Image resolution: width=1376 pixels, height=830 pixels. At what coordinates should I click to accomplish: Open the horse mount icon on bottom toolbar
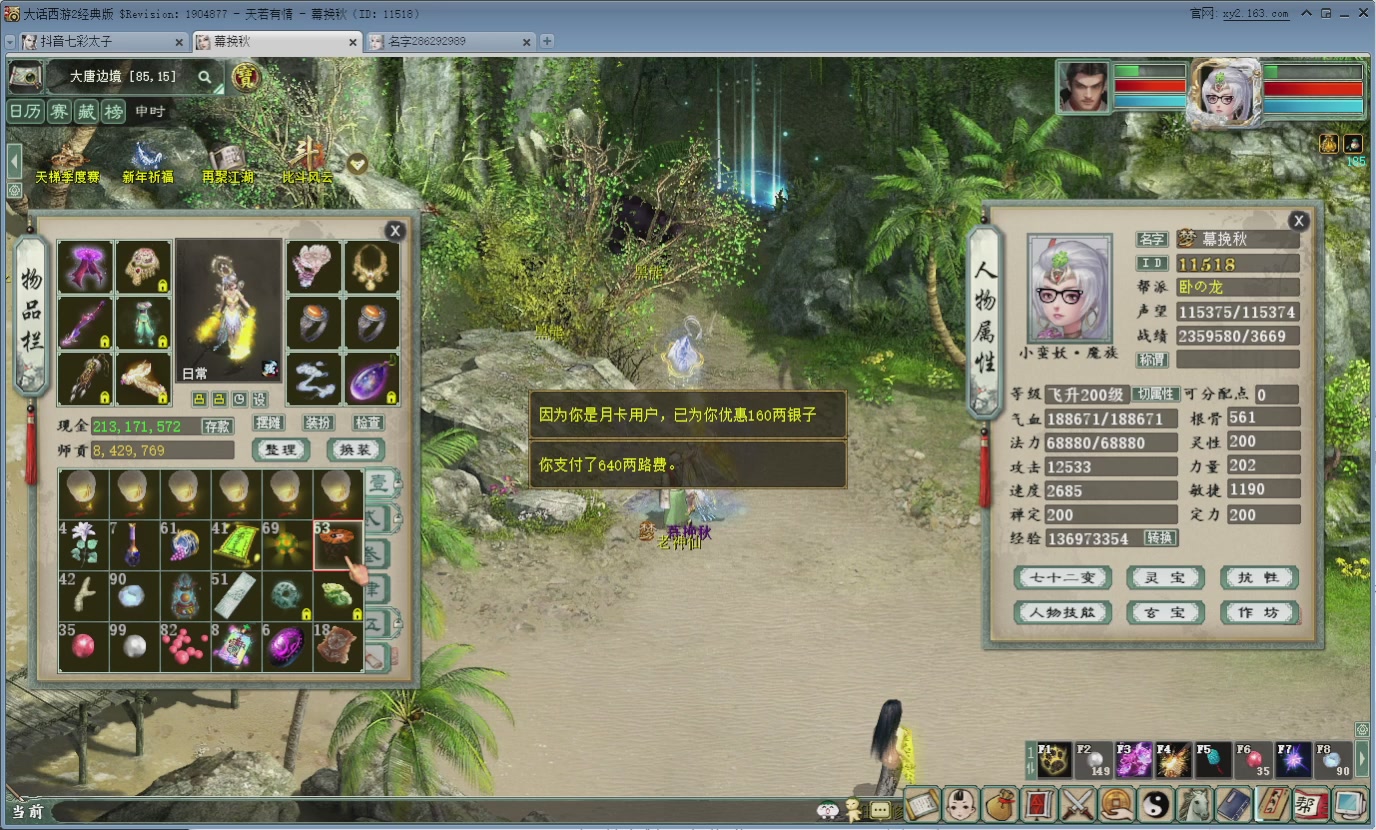1196,805
